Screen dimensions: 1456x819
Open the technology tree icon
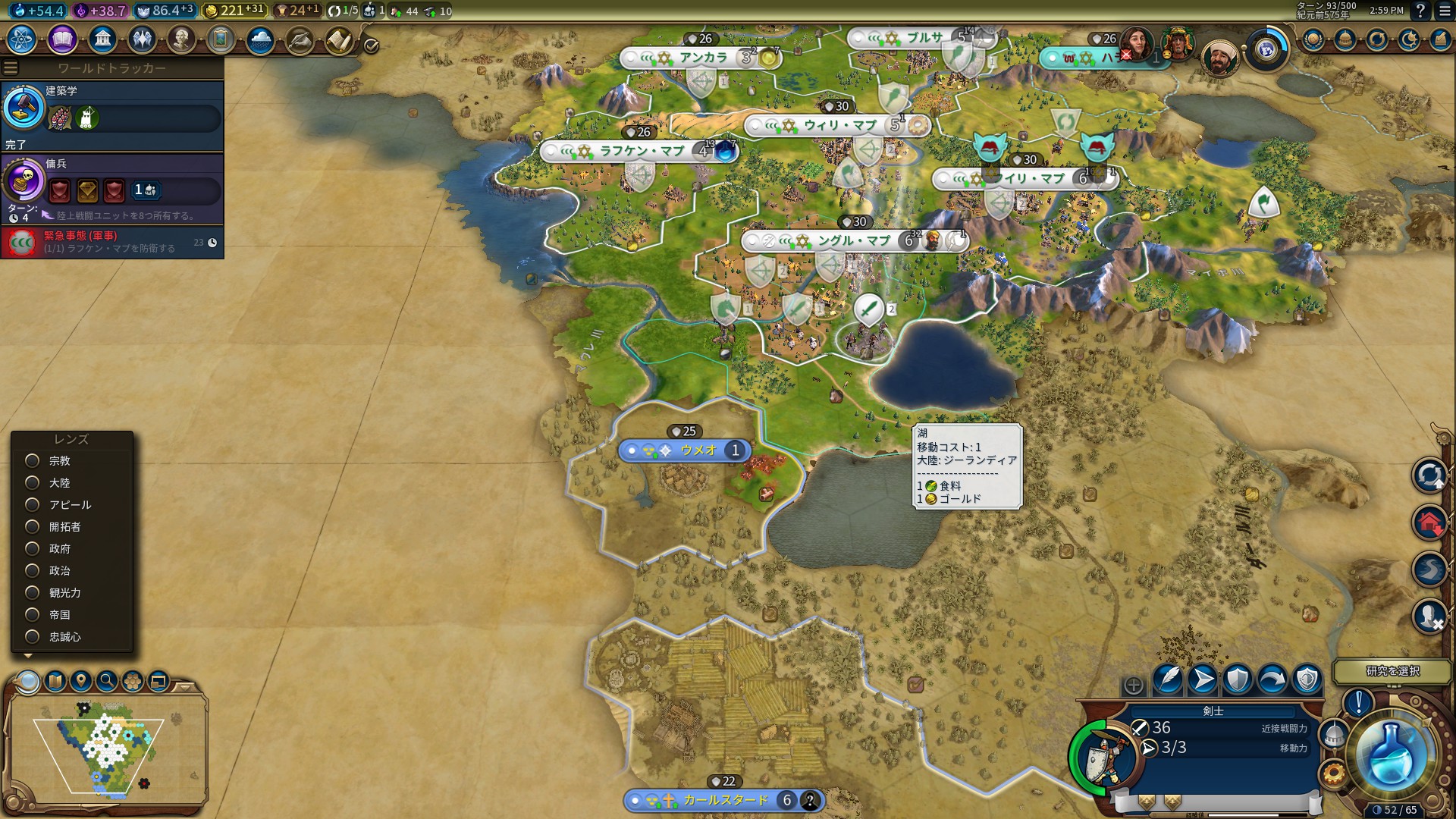(x=22, y=39)
